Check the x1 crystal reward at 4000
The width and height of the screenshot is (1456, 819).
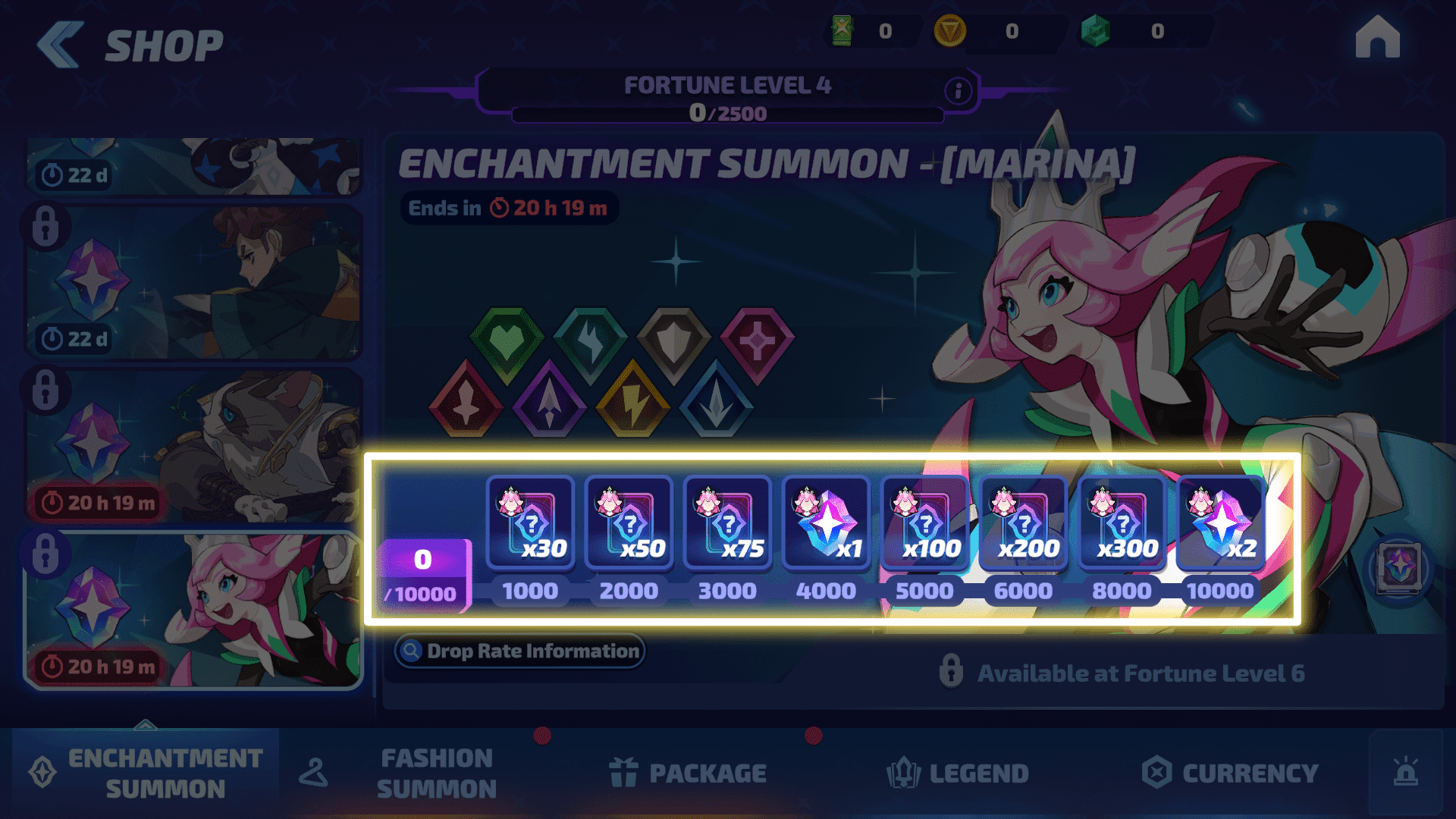point(826,522)
